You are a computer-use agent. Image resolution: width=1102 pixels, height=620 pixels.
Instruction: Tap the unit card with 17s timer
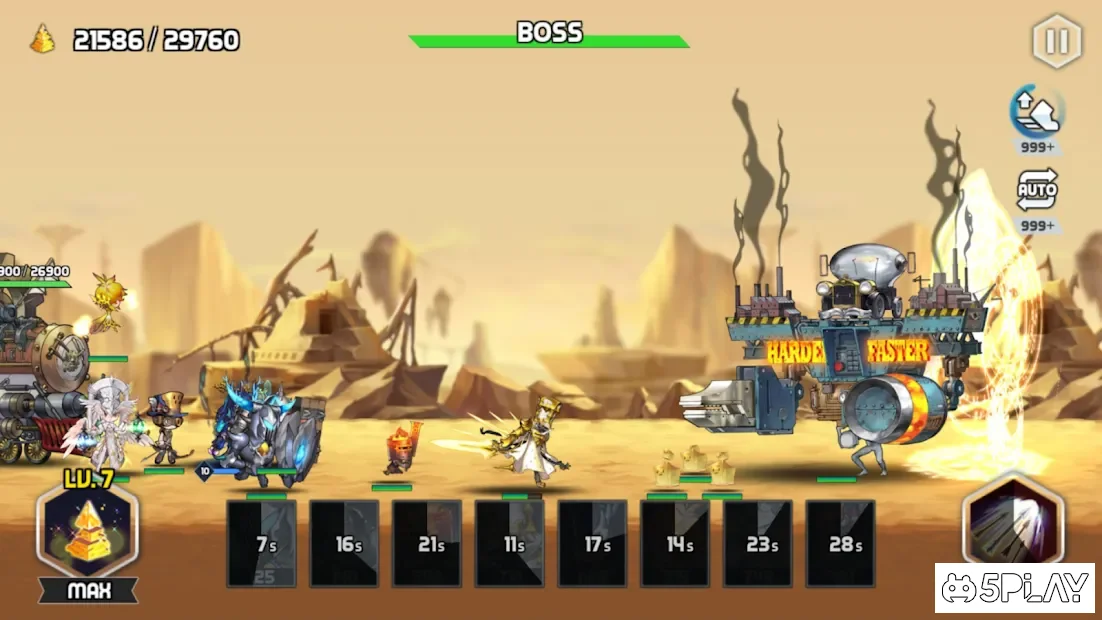(x=593, y=543)
